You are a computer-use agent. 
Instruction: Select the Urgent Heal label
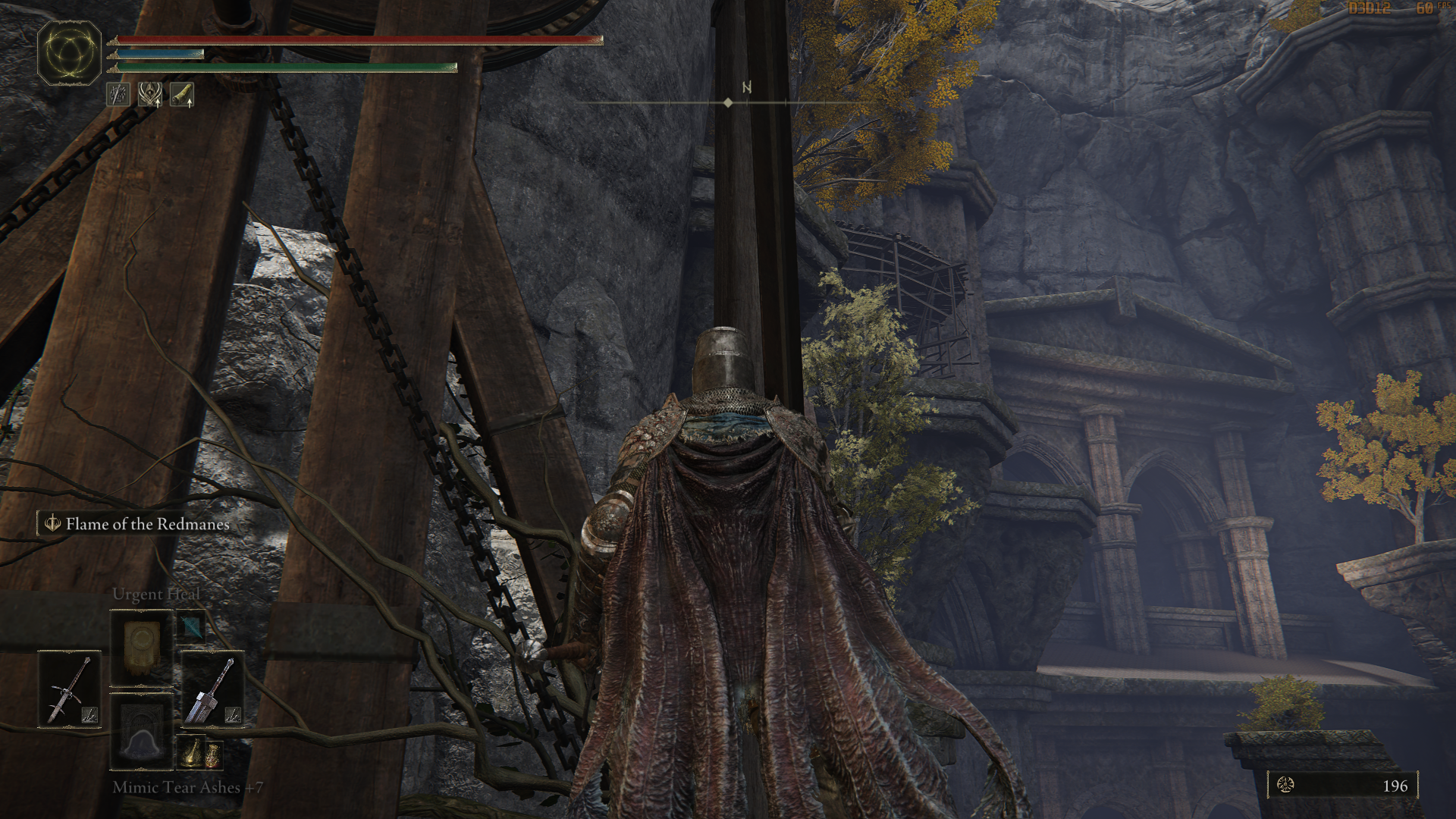pos(157,593)
